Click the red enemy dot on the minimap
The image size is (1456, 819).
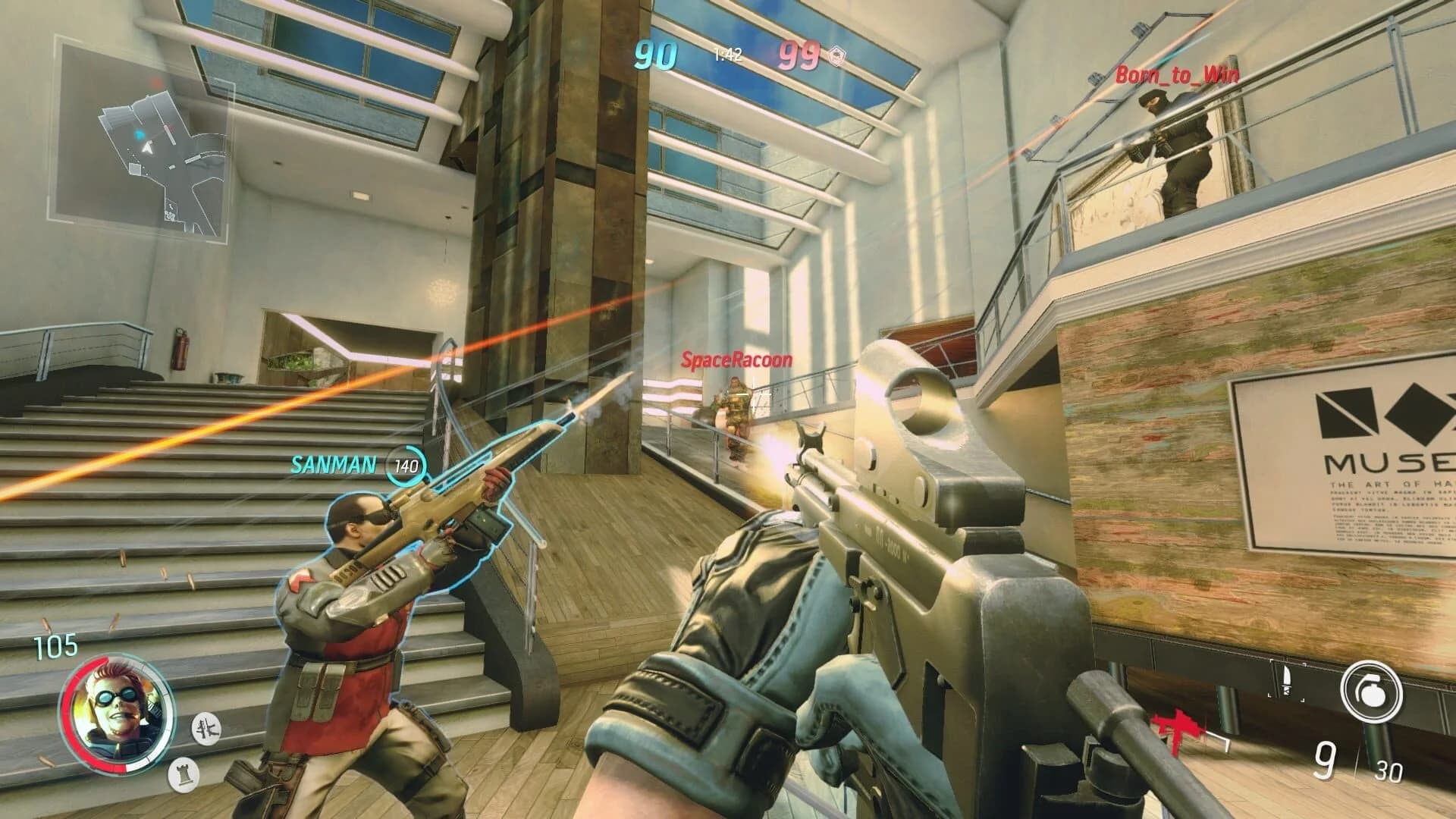(155, 83)
